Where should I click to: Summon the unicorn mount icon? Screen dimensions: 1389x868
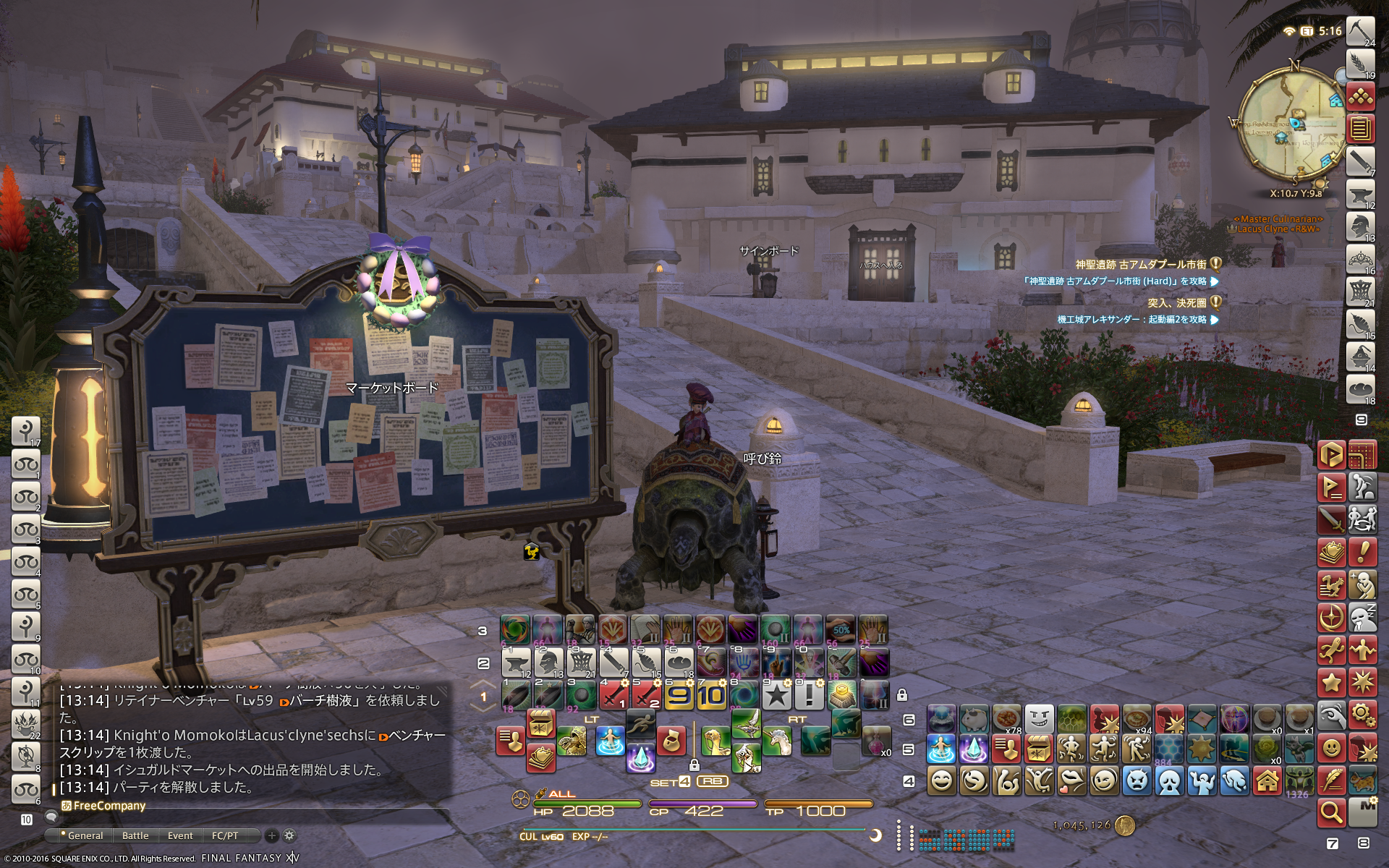776,741
